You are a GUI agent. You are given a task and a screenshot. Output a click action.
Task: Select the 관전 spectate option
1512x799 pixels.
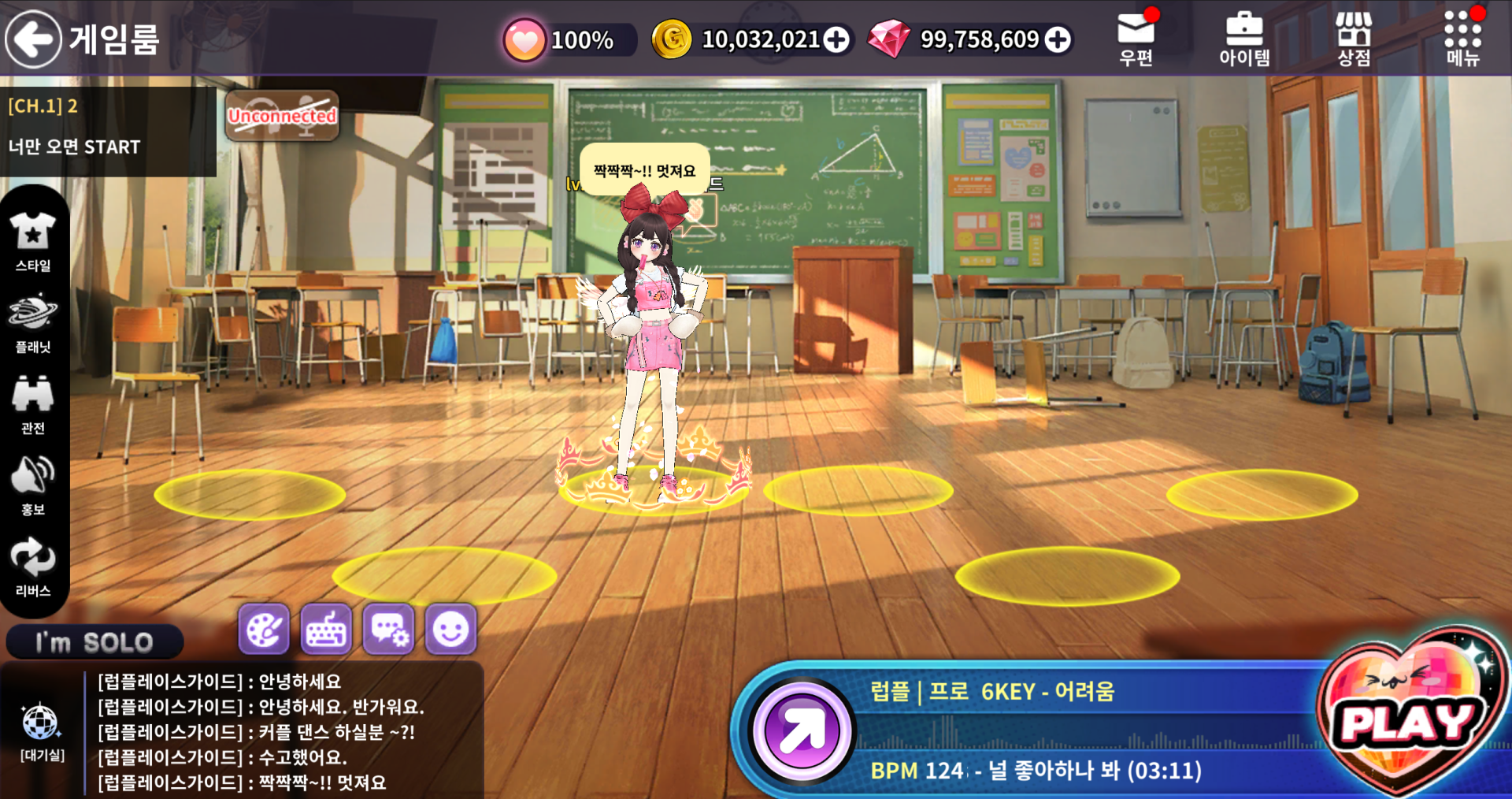(33, 404)
